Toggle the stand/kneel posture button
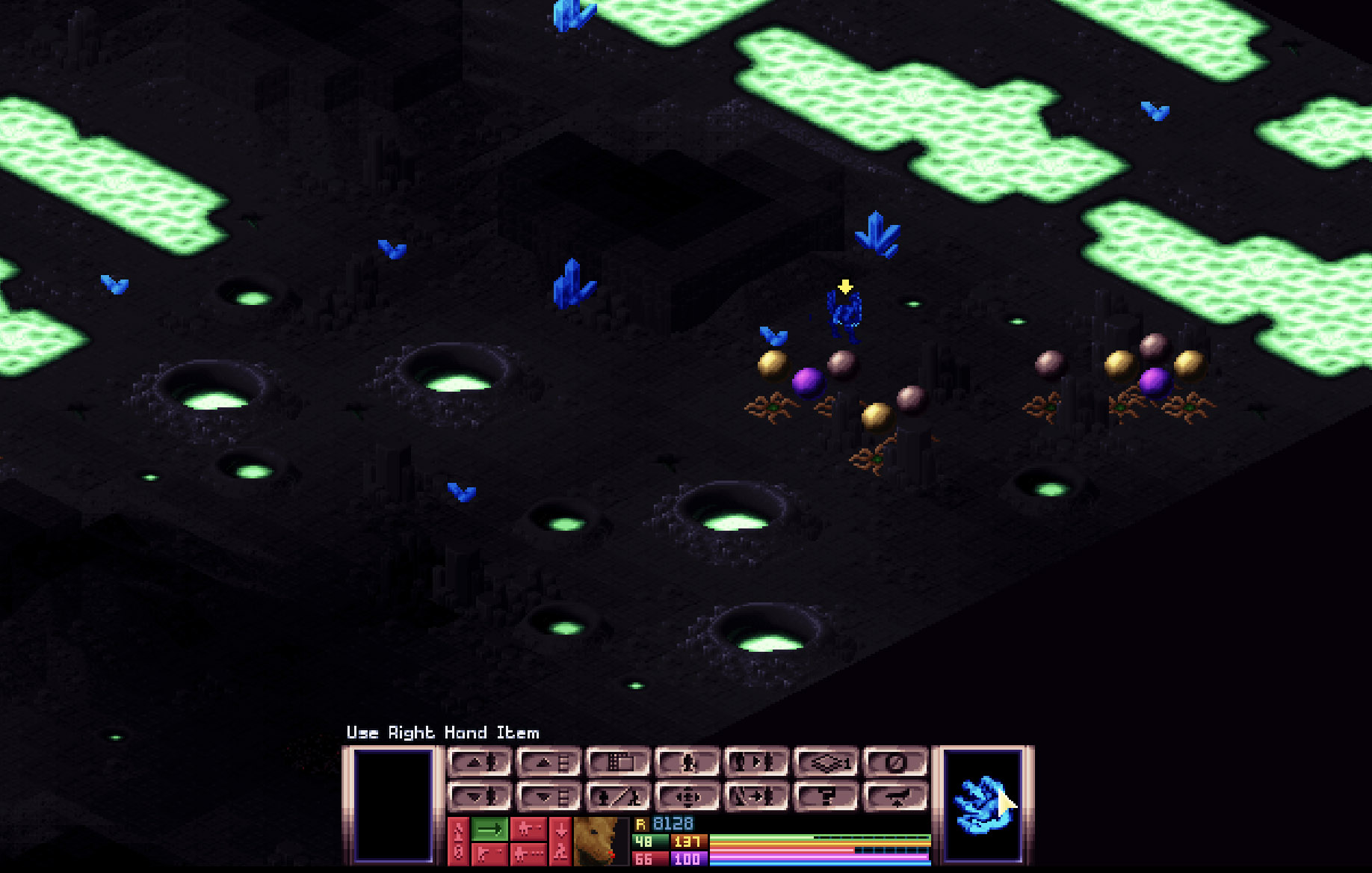Viewport: 1372px width, 873px height. pyautogui.click(x=617, y=797)
